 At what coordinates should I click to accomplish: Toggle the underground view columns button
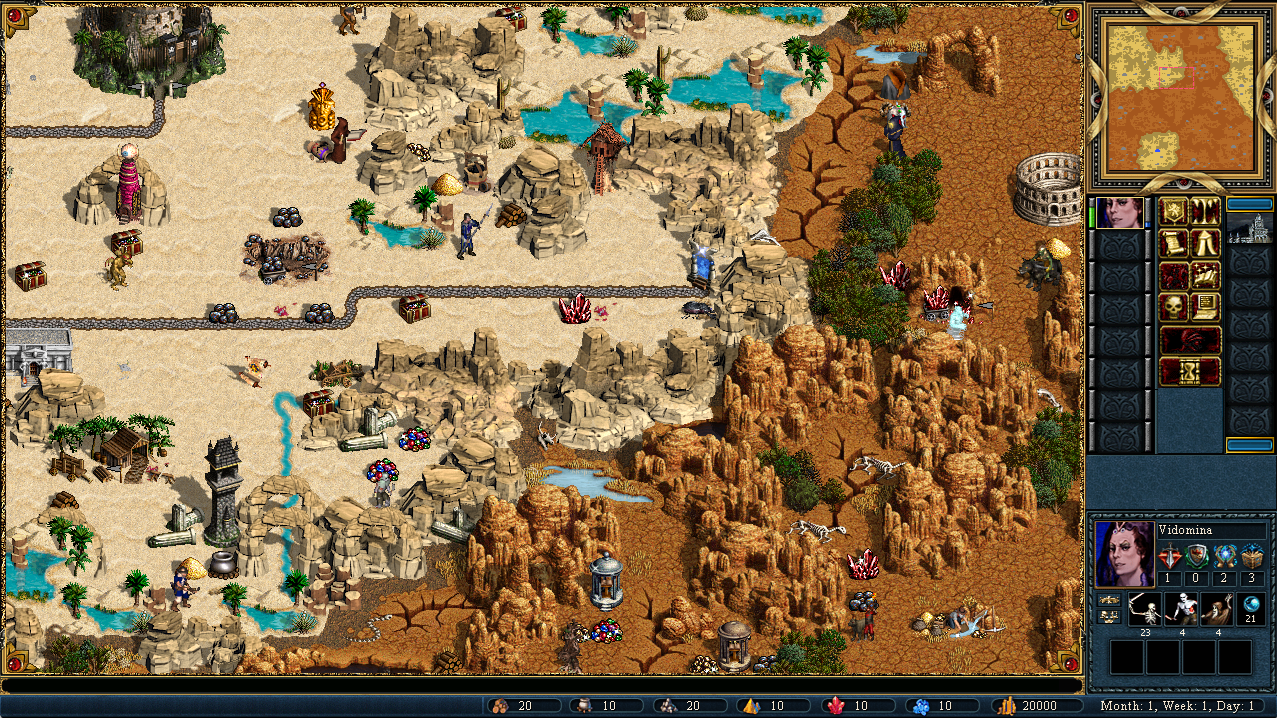click(x=1205, y=212)
